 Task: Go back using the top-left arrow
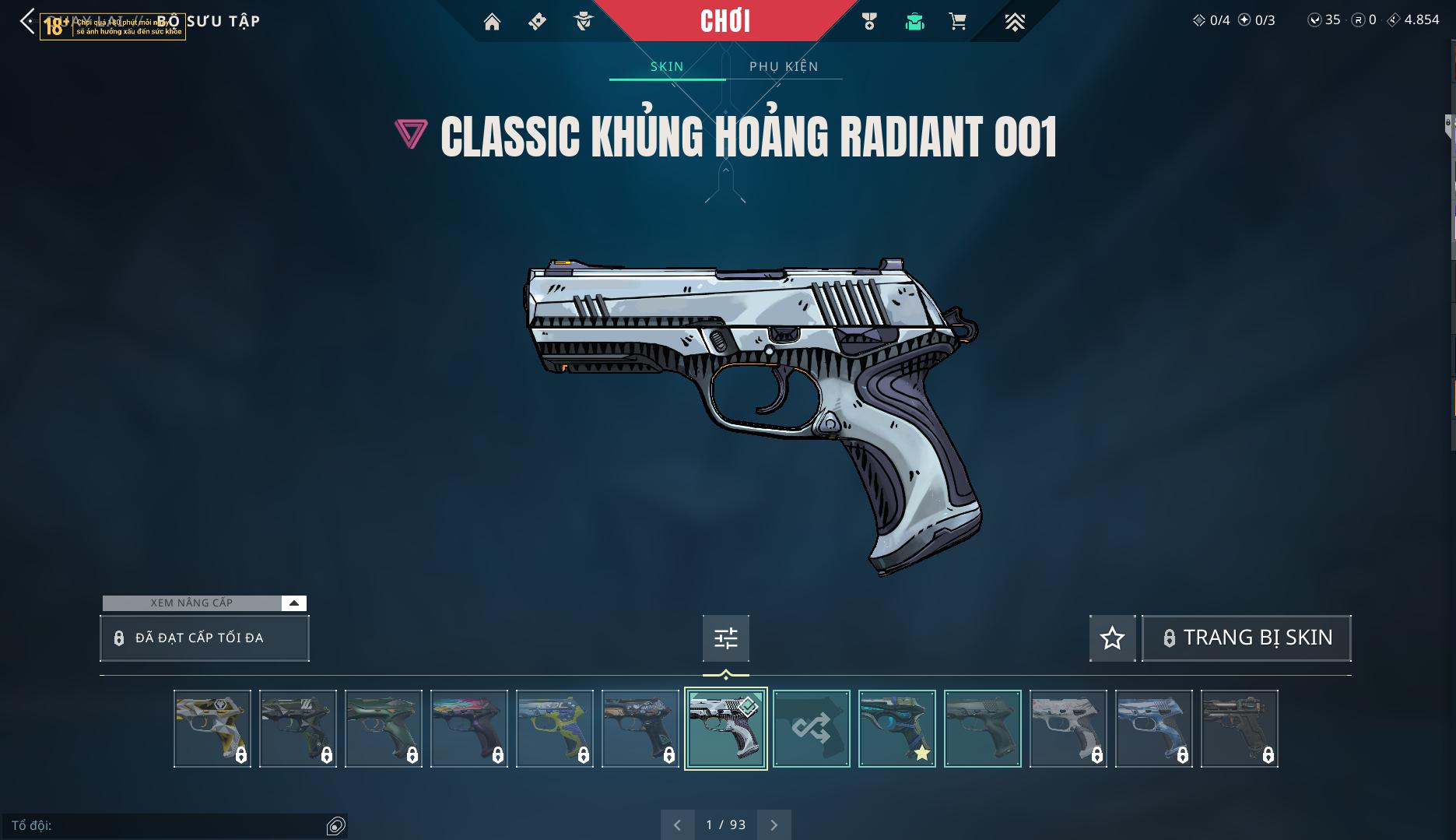(27, 22)
